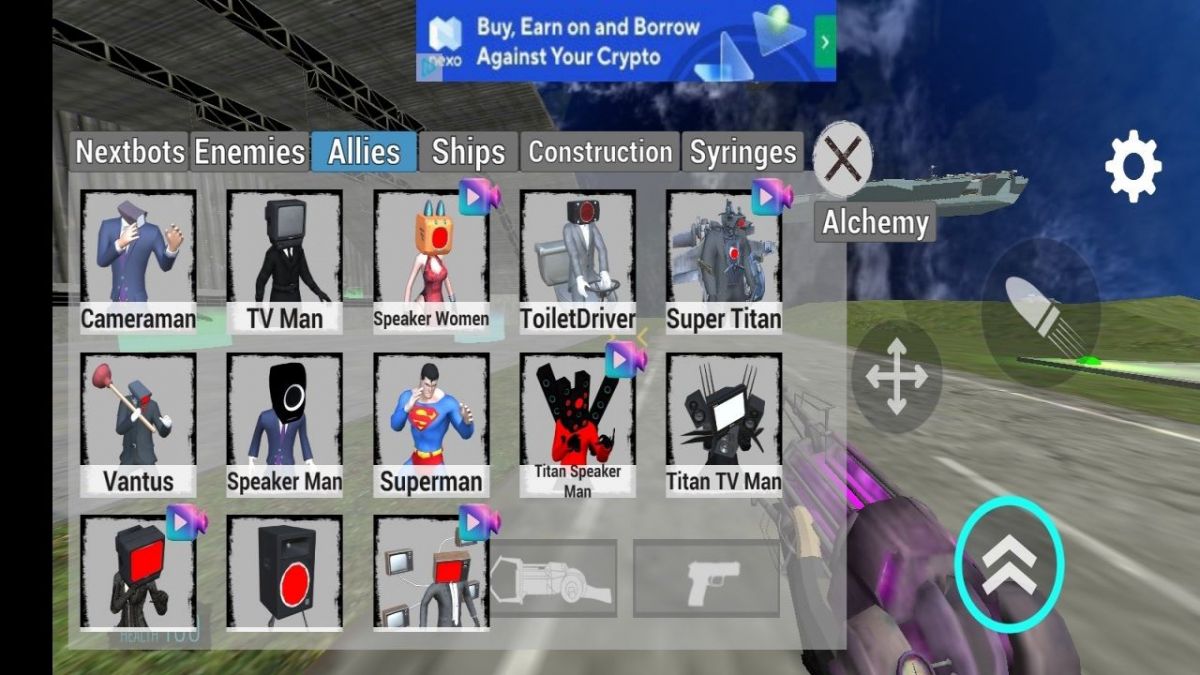Spawn the Cameraman ally
This screenshot has height=675, width=1200.
138,262
